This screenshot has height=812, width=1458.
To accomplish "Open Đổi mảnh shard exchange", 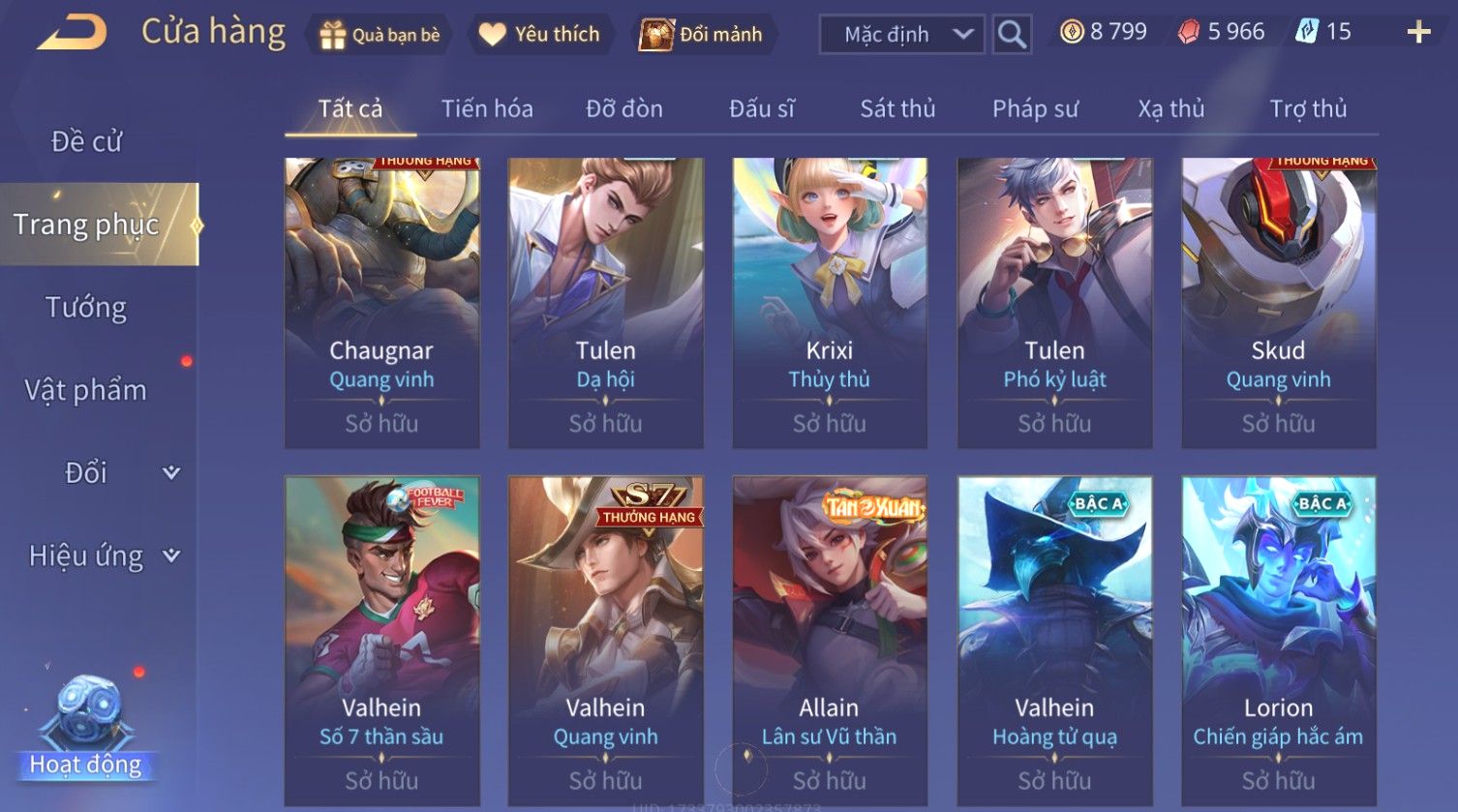I will click(701, 35).
